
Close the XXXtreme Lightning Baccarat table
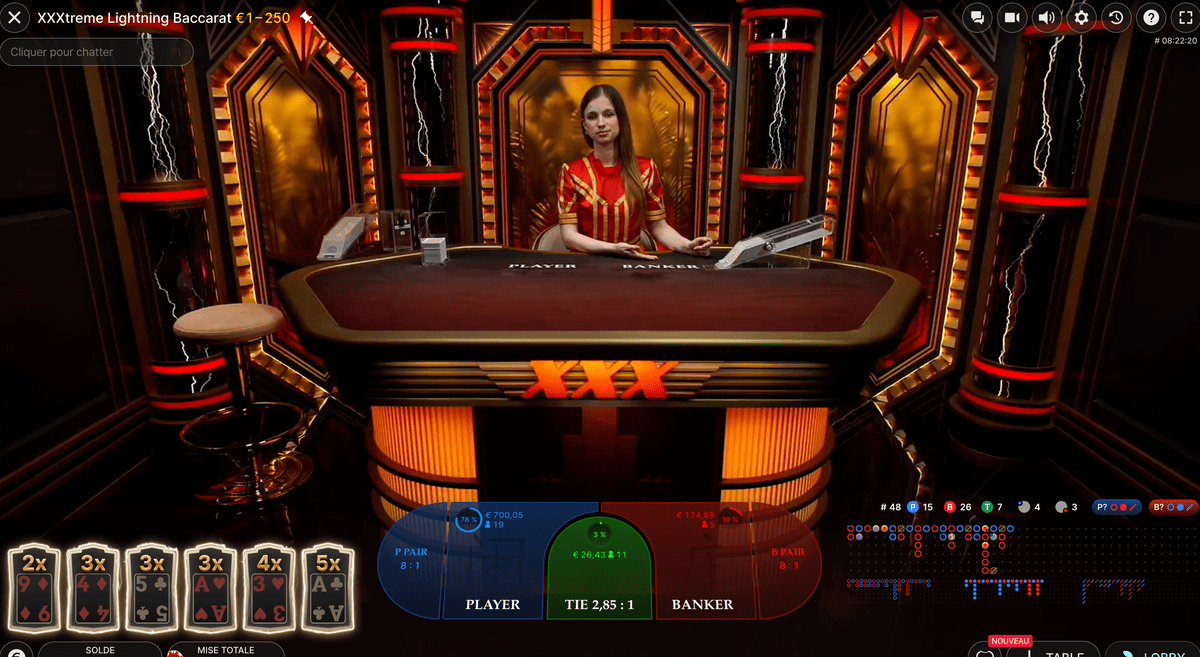15,18
